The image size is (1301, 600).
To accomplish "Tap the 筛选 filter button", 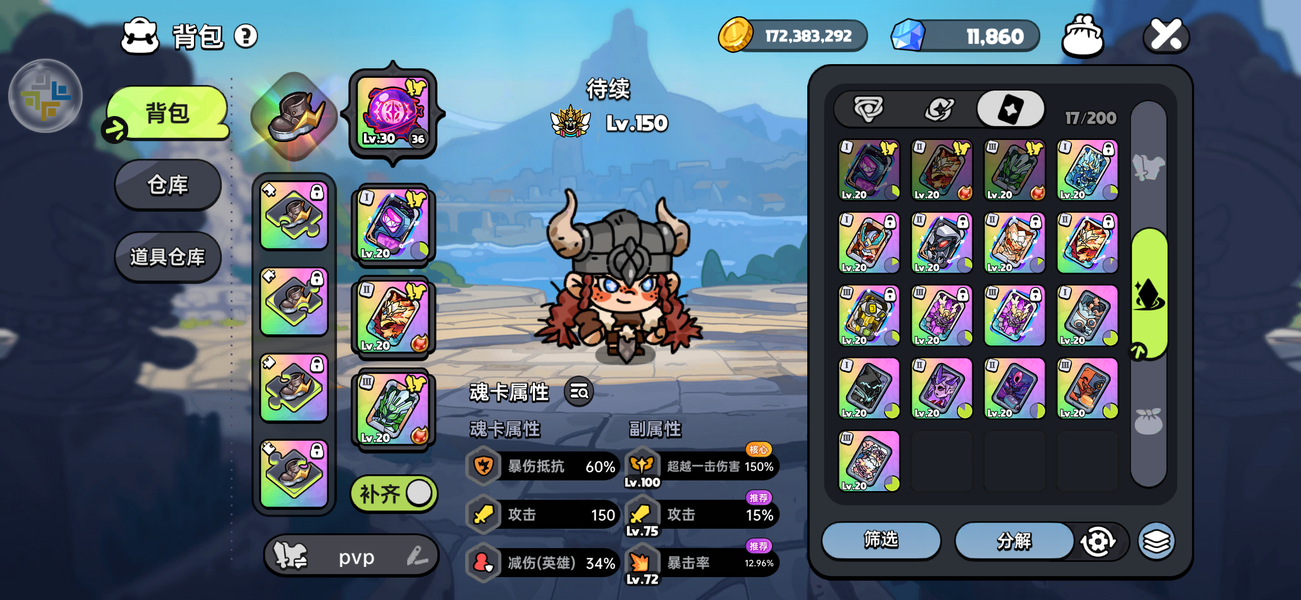I will pos(881,540).
